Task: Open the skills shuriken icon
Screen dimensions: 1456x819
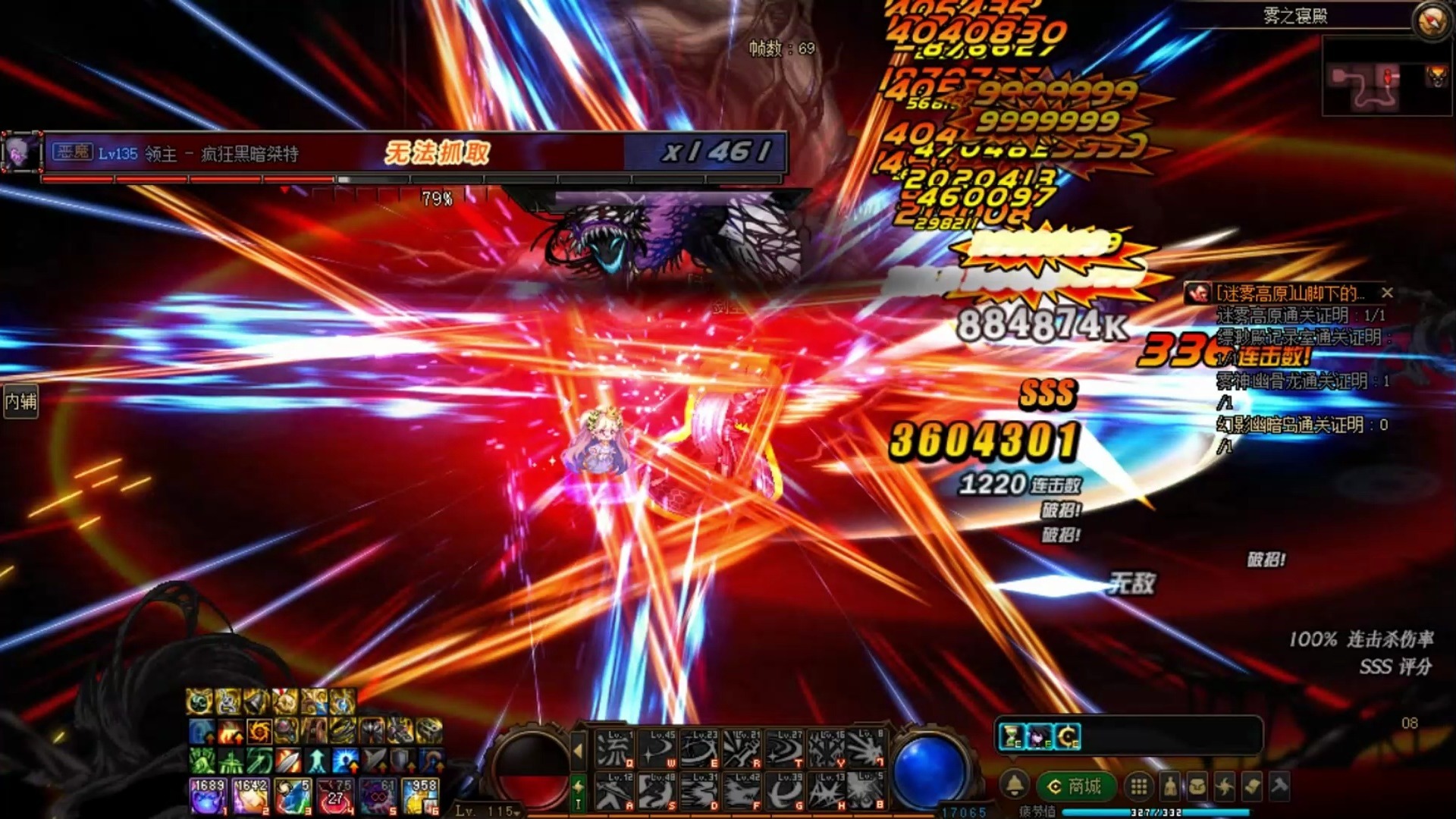Action: pos(1225,786)
